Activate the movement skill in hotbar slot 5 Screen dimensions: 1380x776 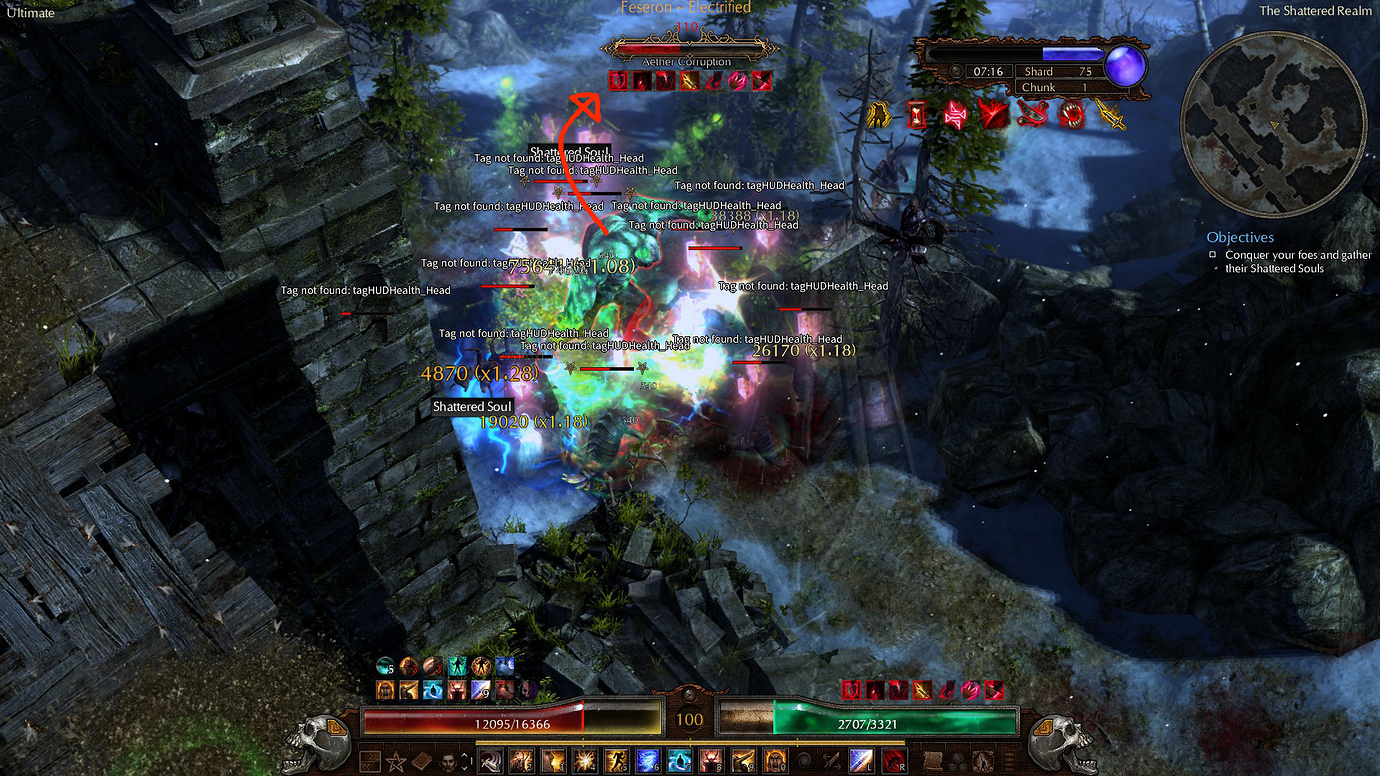(x=614, y=761)
